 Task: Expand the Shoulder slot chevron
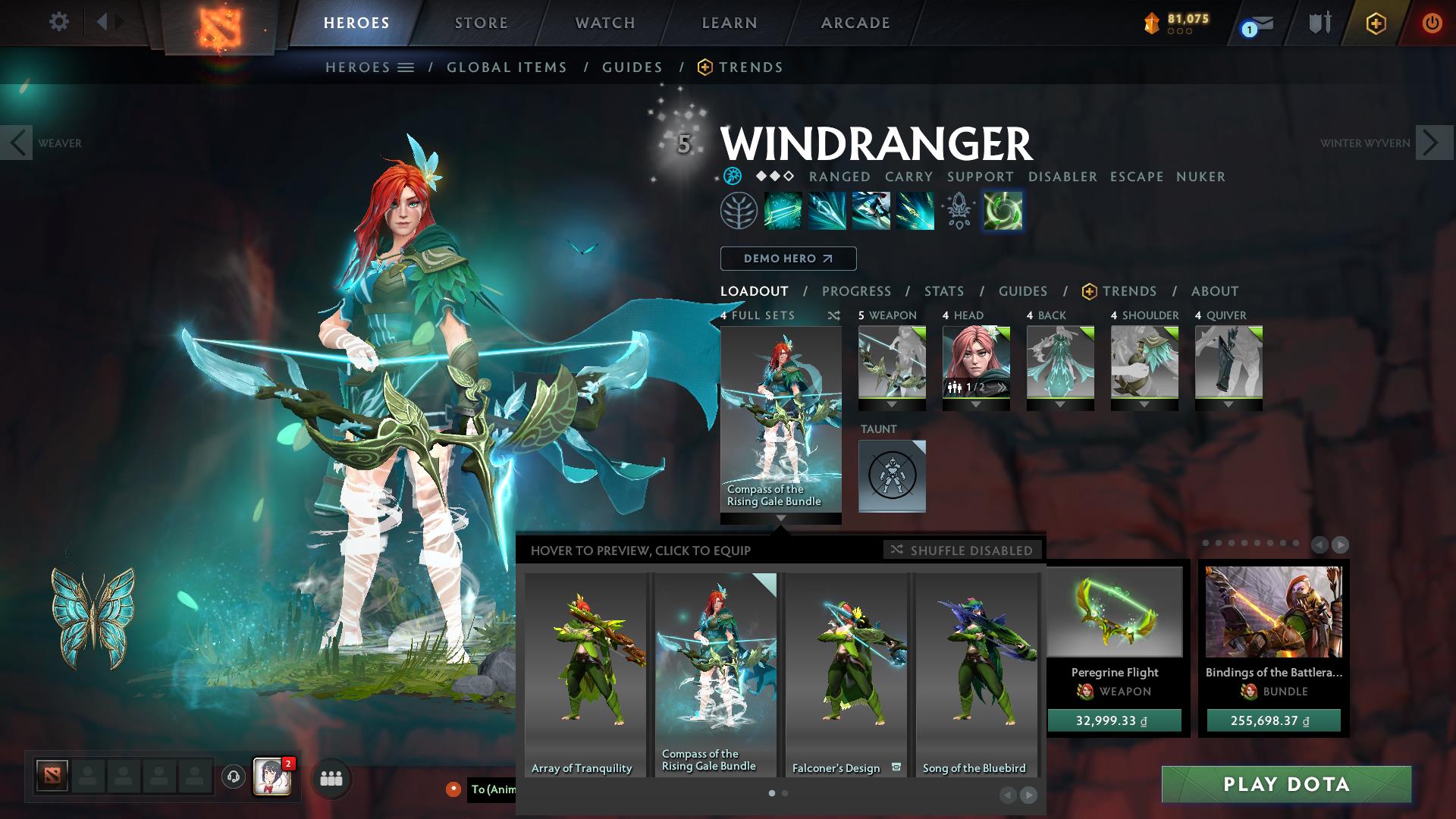(1144, 405)
